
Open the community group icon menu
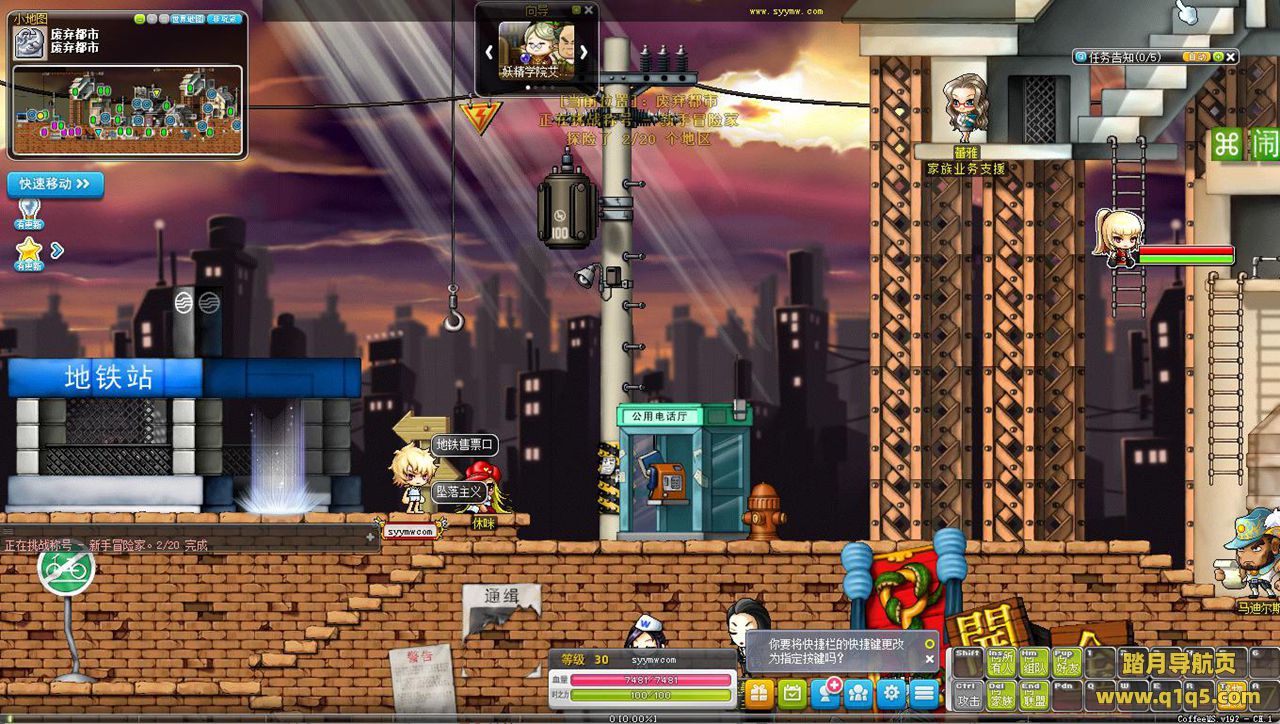click(858, 692)
